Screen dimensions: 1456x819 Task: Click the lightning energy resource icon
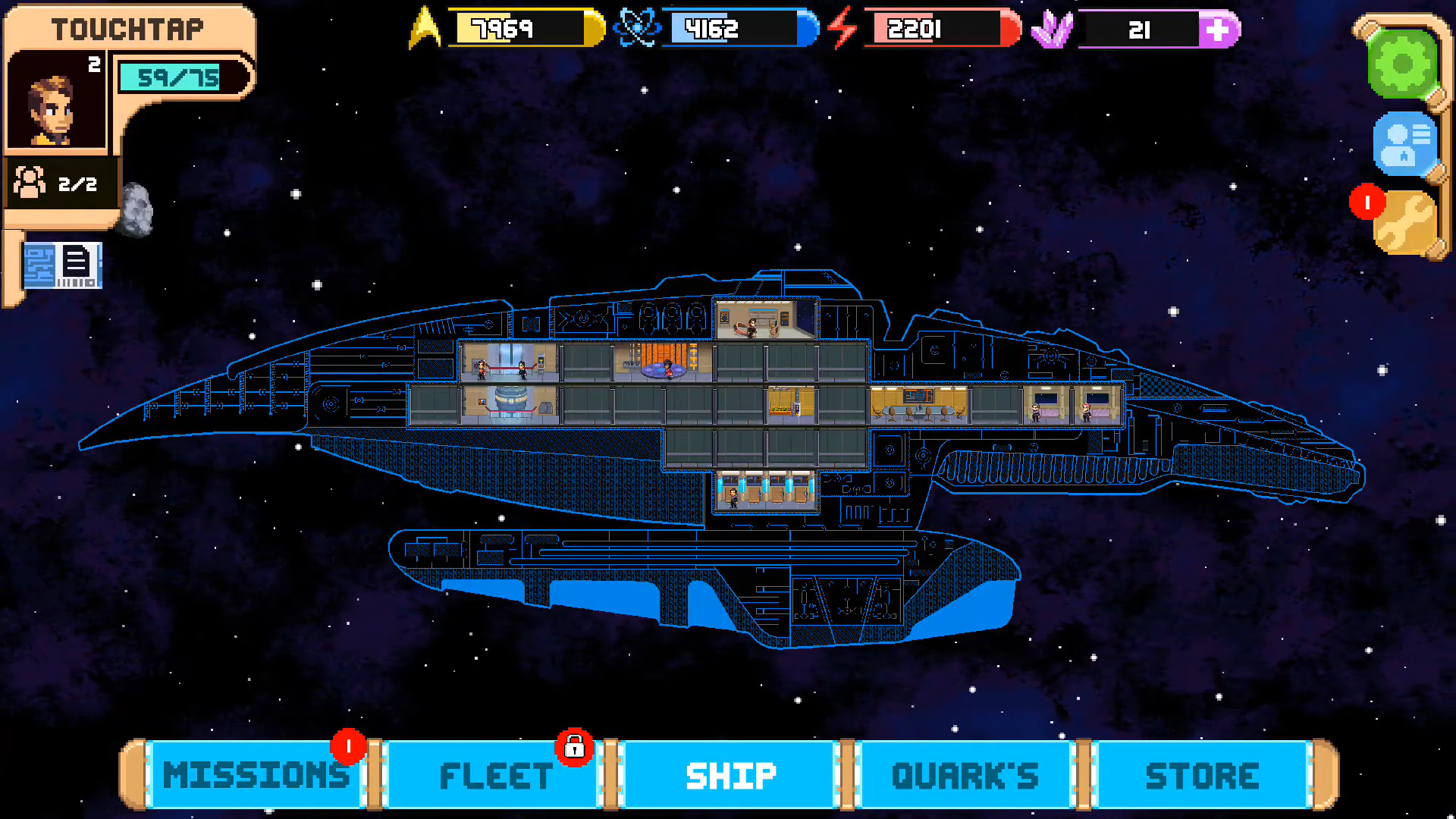(842, 29)
